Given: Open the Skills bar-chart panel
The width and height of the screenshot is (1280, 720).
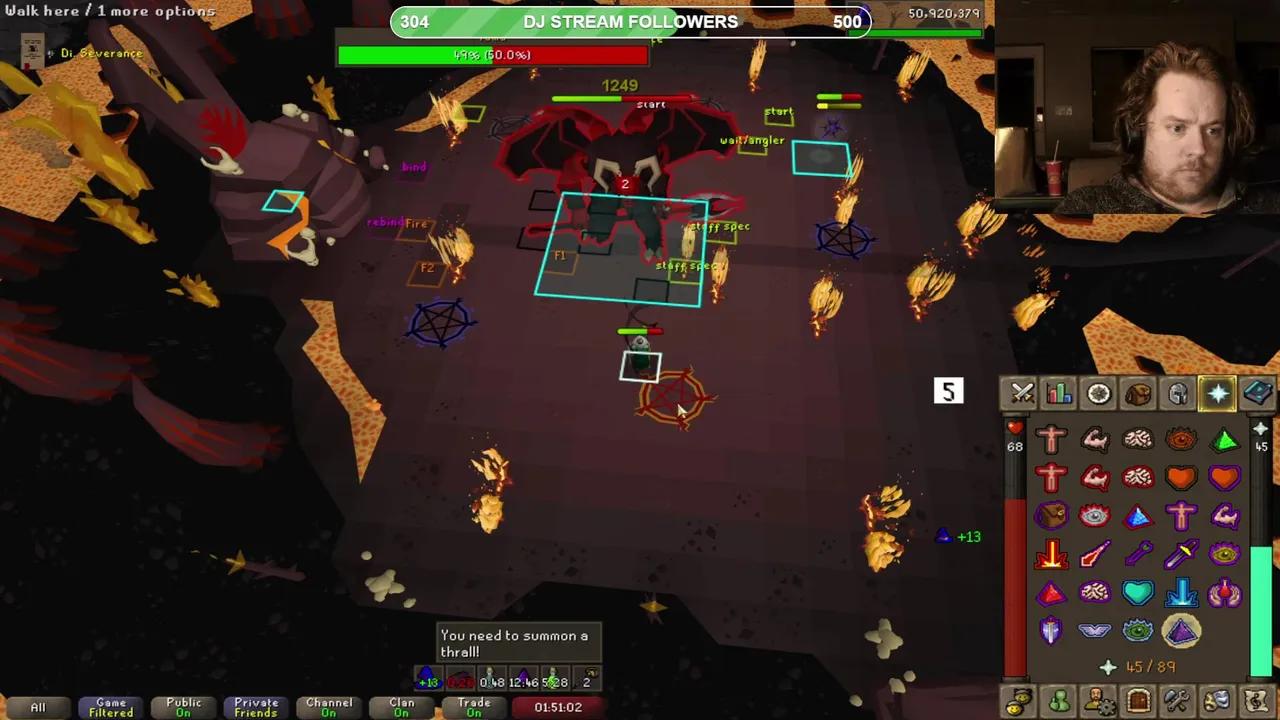Looking at the screenshot, I should [1059, 393].
